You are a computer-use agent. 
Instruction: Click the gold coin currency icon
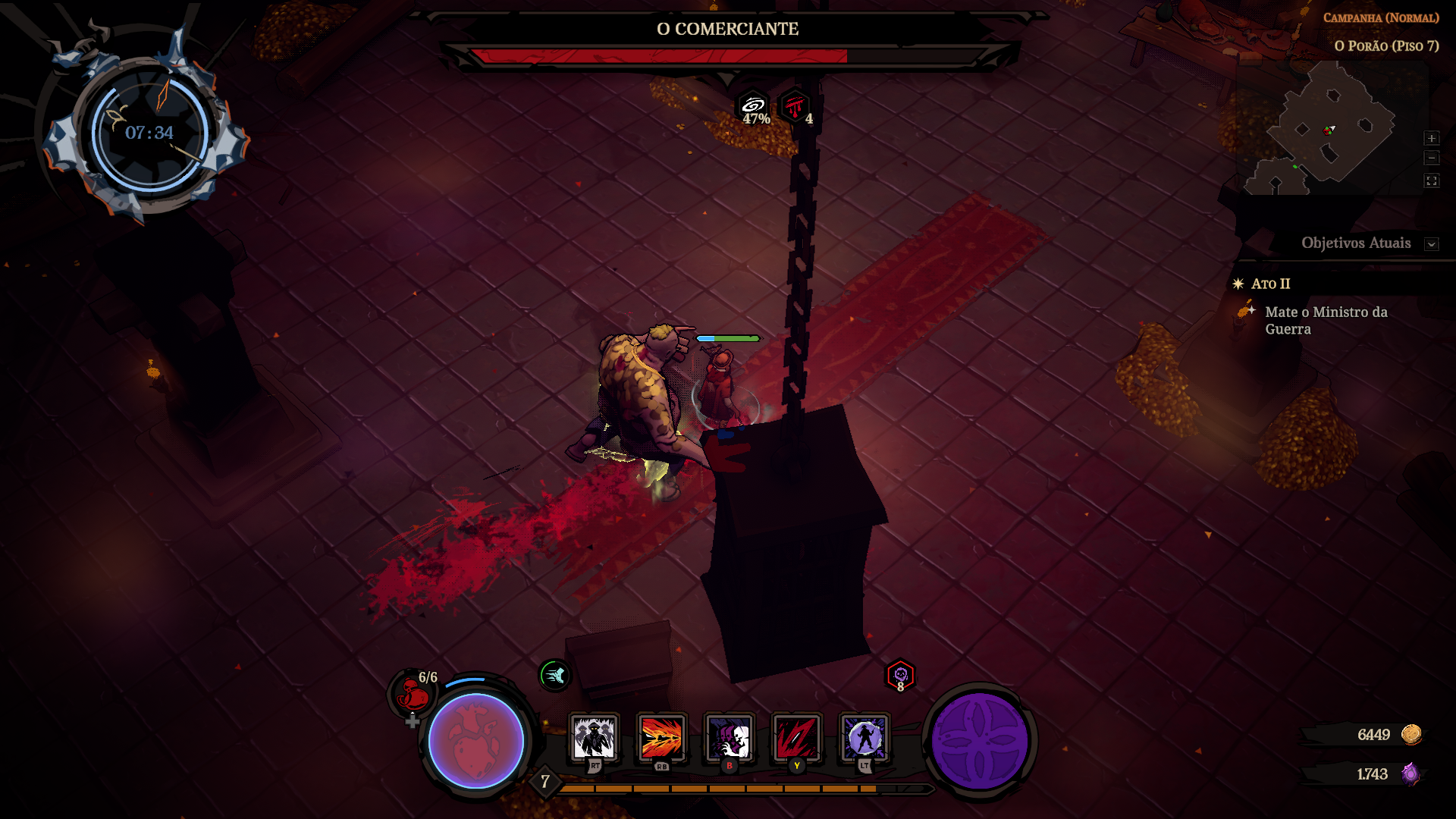1411,734
